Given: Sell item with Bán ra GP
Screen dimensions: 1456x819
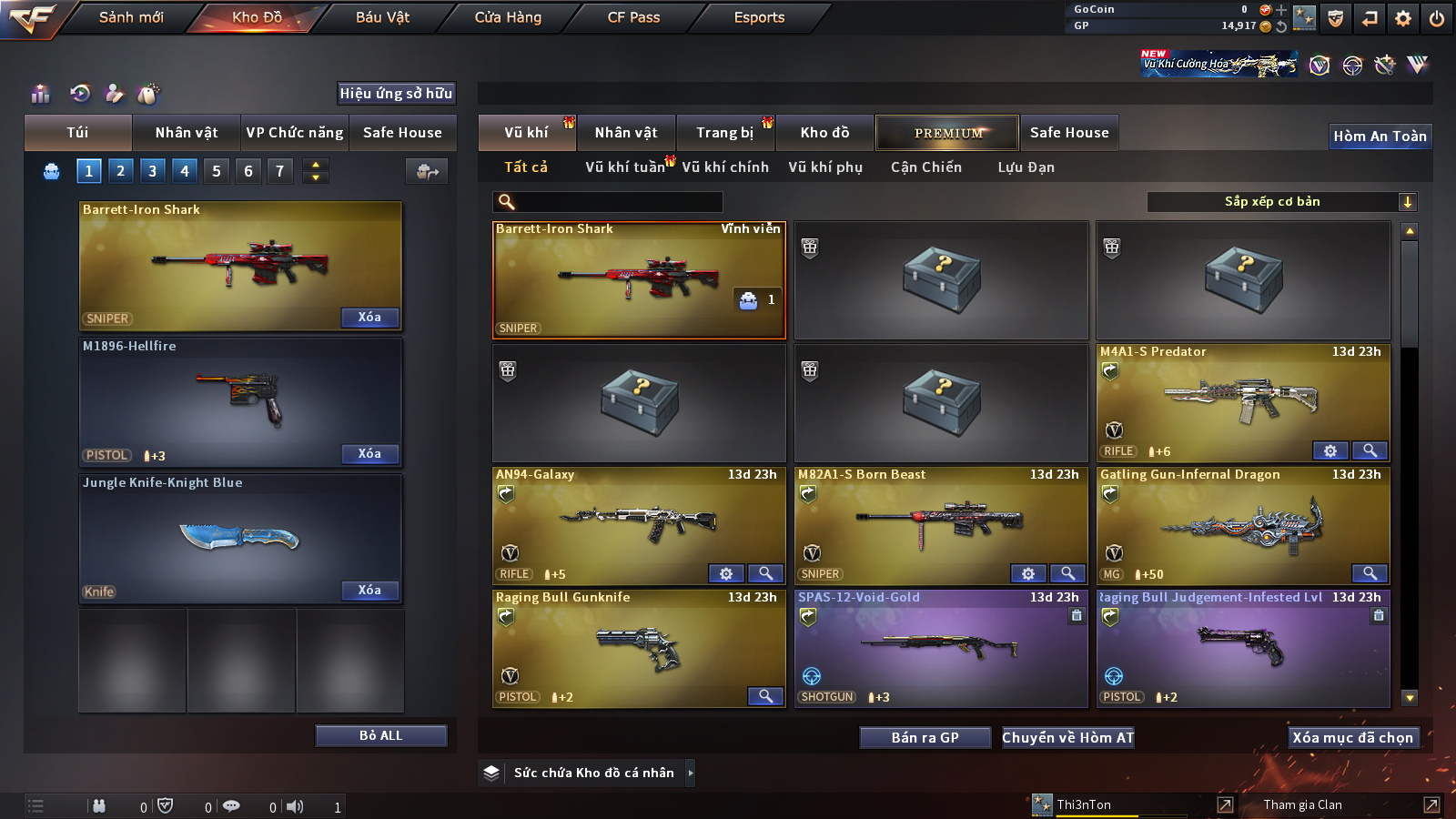Looking at the screenshot, I should point(925,737).
